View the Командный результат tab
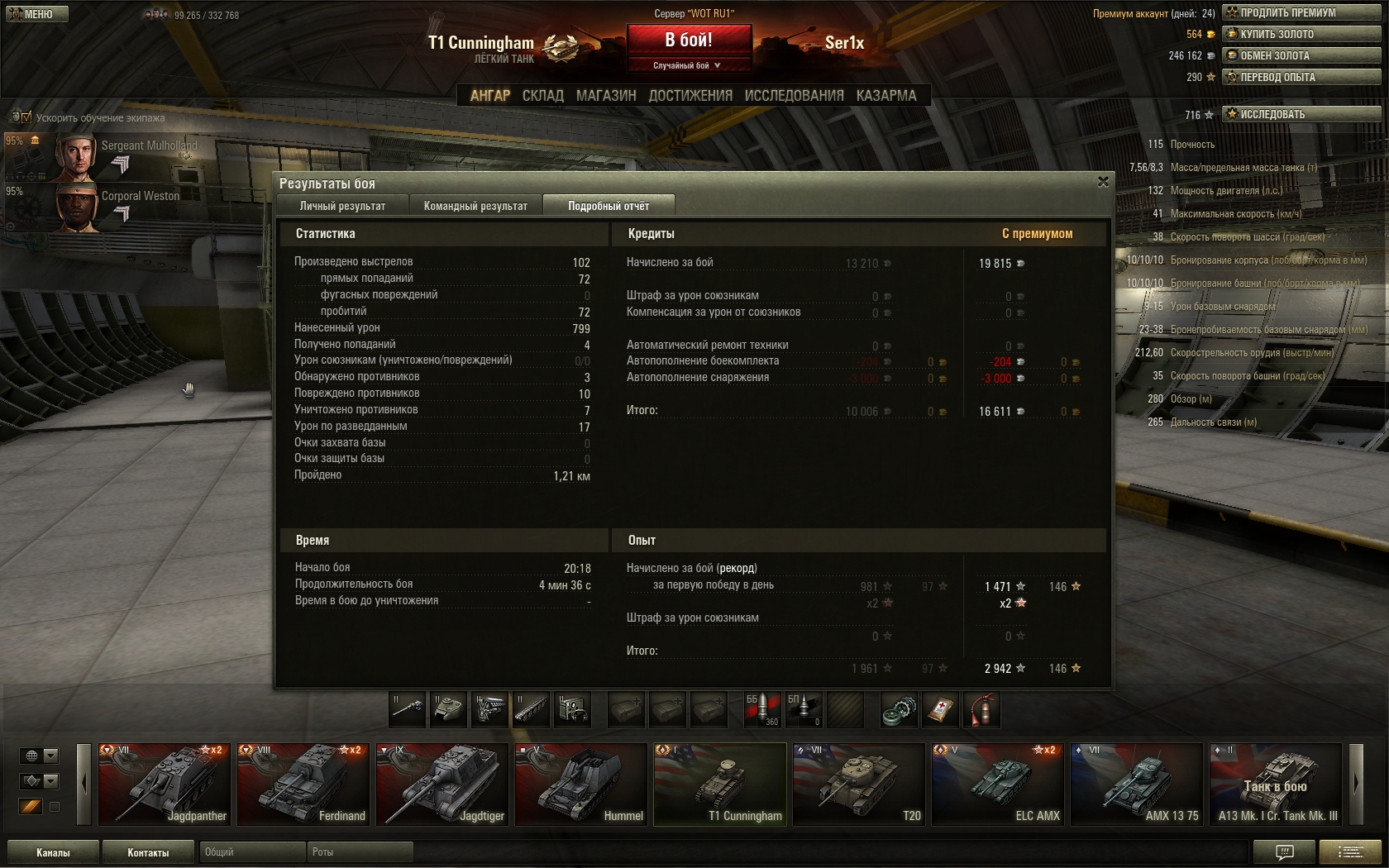This screenshot has width=1389, height=868. (475, 206)
